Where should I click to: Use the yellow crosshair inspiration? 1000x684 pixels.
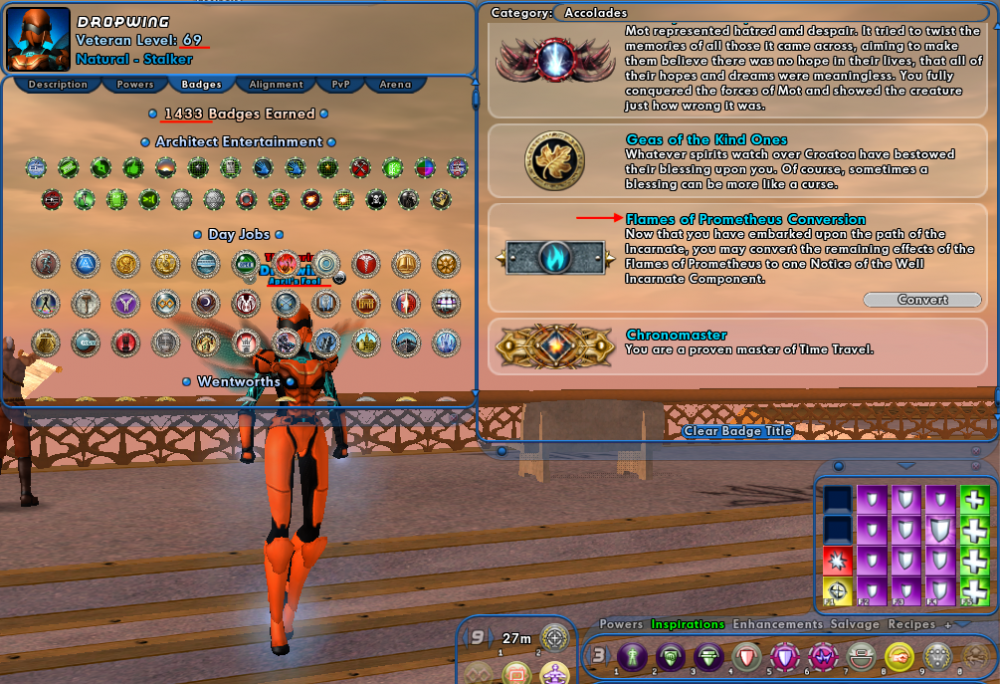[837, 592]
